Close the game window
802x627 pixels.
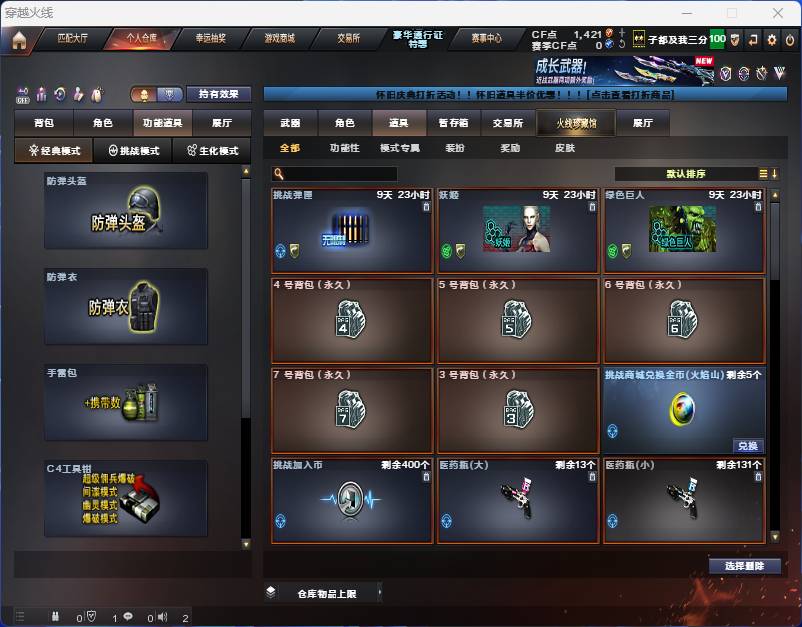pyautogui.click(x=775, y=13)
